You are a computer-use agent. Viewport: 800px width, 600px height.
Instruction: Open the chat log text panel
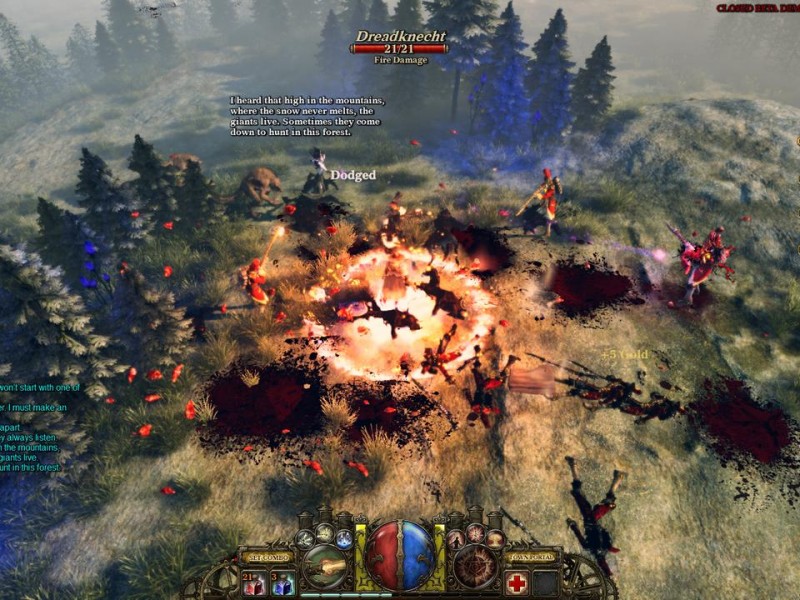40,427
